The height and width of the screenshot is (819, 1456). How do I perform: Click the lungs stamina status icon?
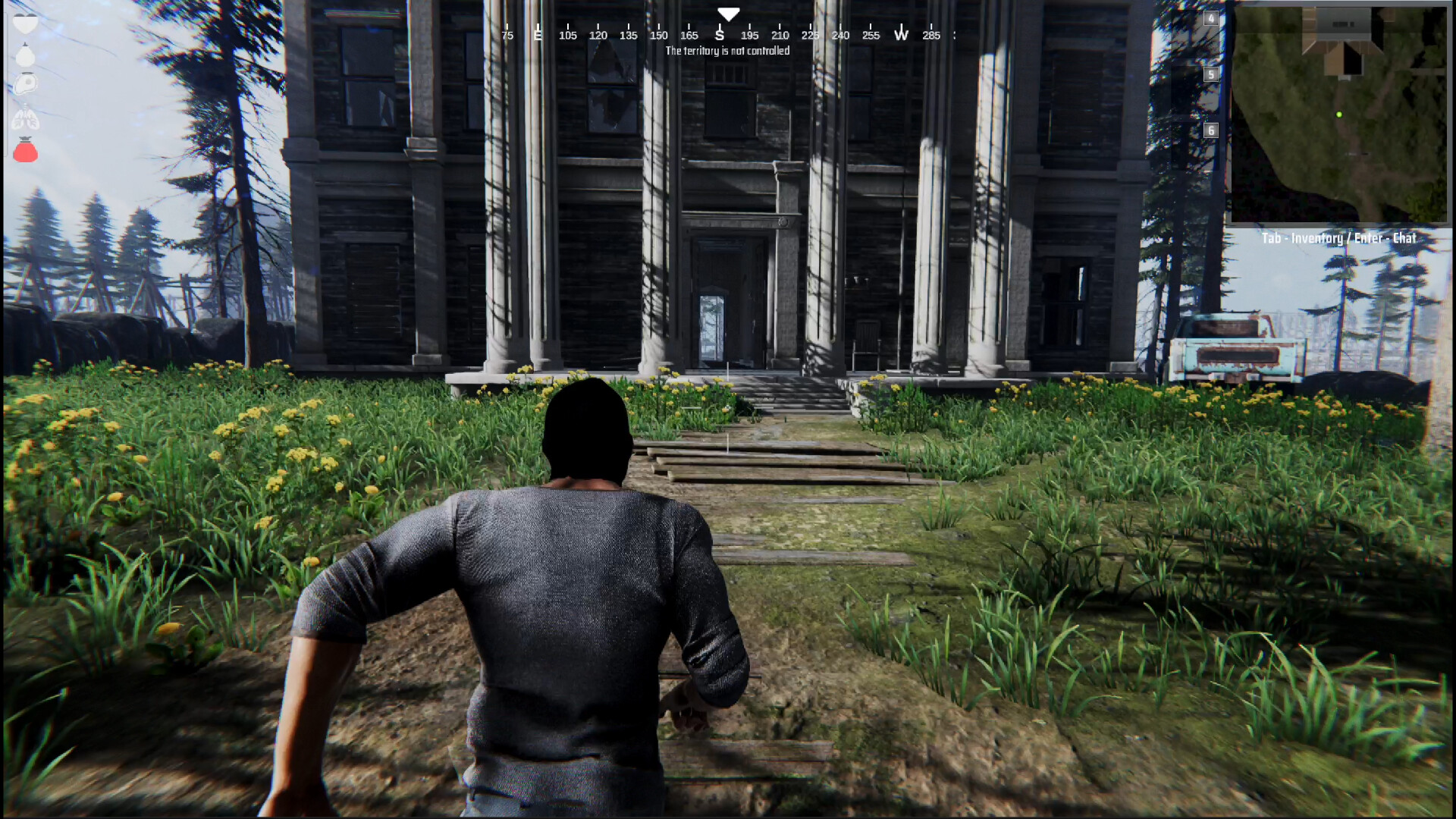tap(25, 116)
